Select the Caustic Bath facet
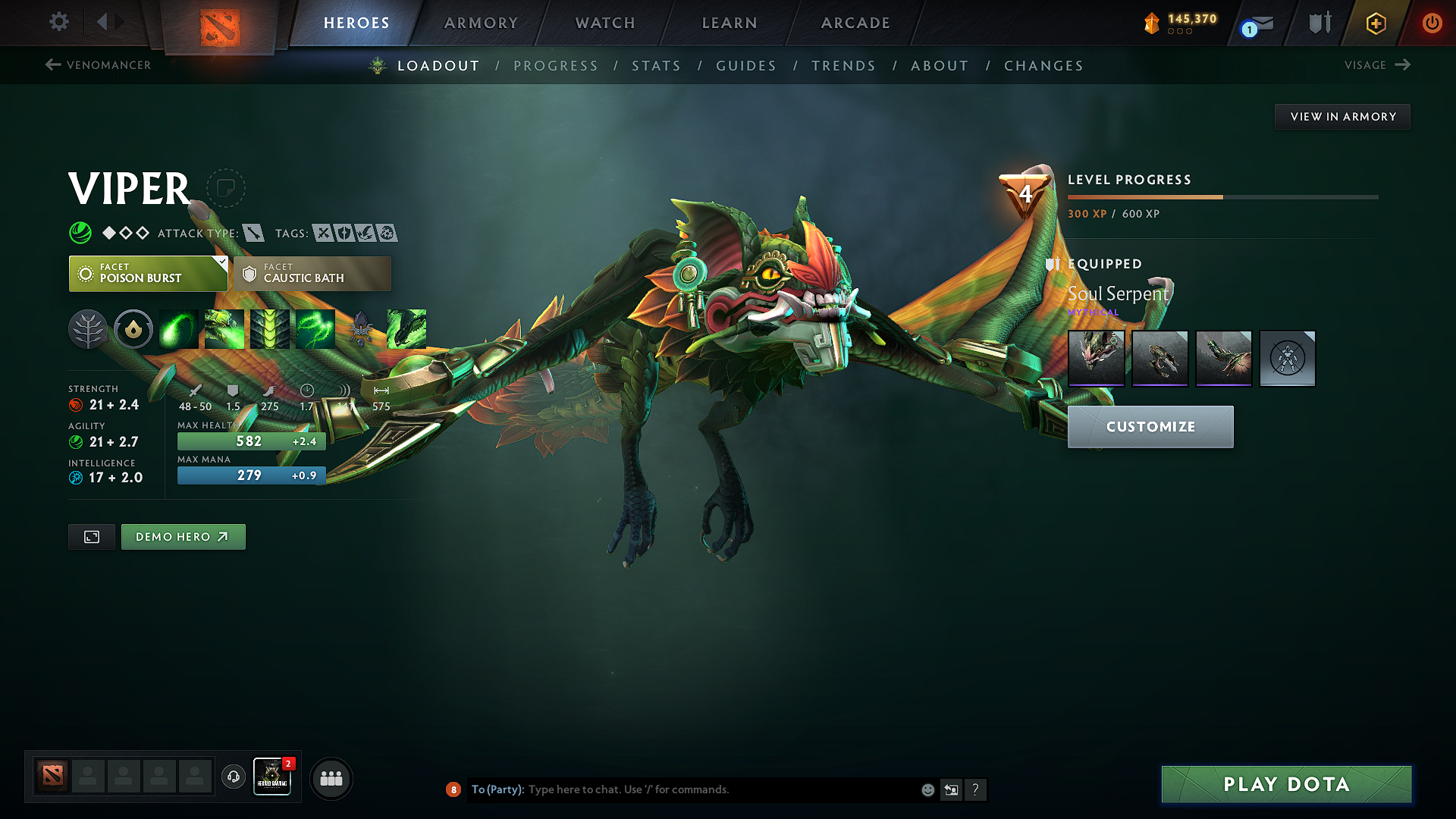The width and height of the screenshot is (1456, 819). [x=312, y=273]
